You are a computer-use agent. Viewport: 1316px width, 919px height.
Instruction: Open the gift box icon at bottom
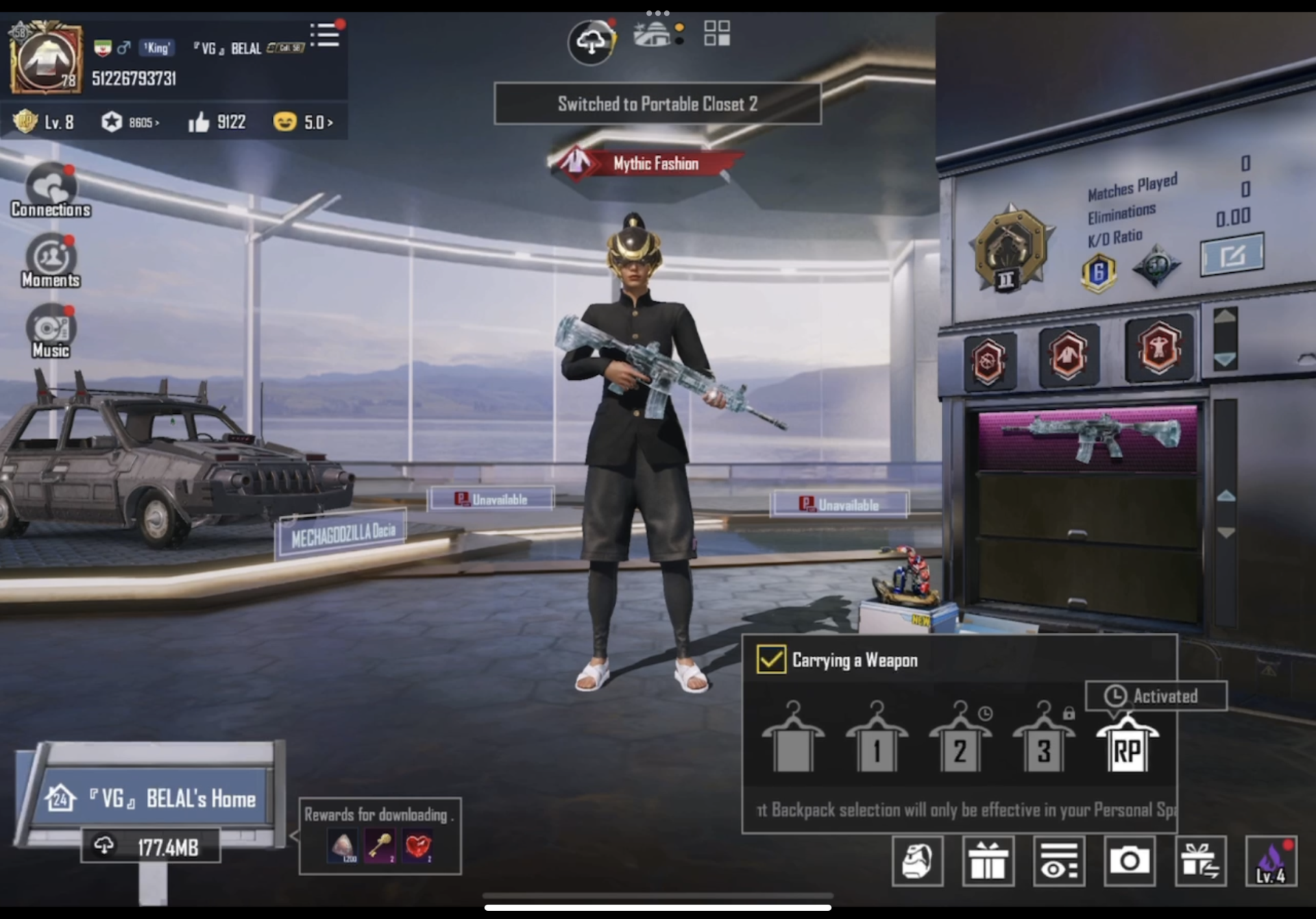[989, 862]
